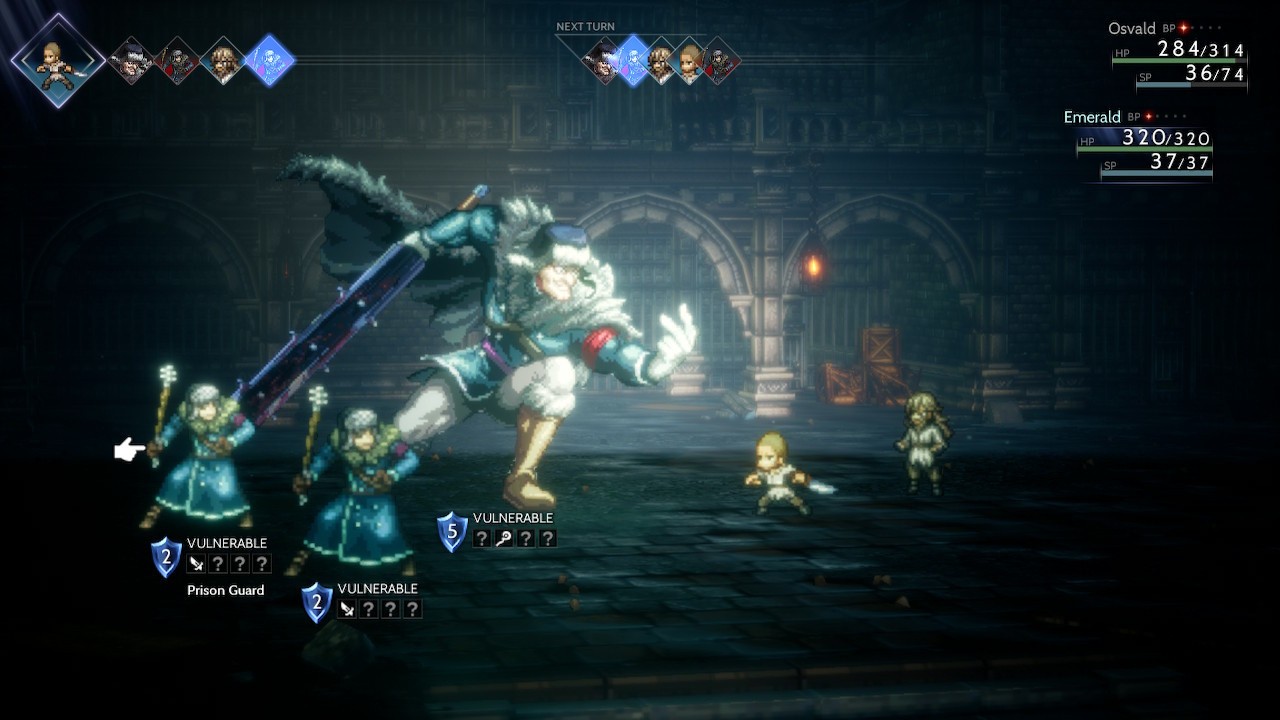Inspect the boss's revealed staff weakness icon

coord(505,539)
